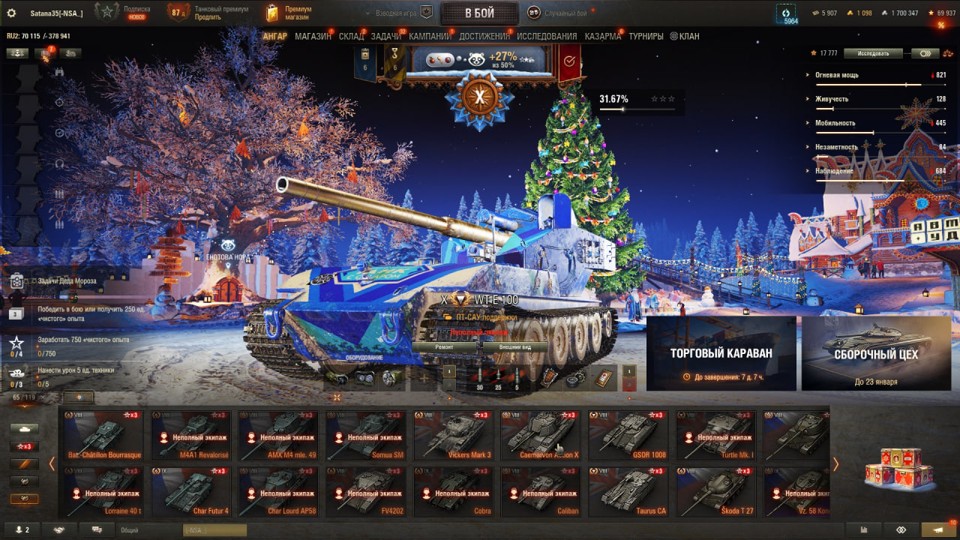Switch to the СКЛАД tab

pos(352,37)
